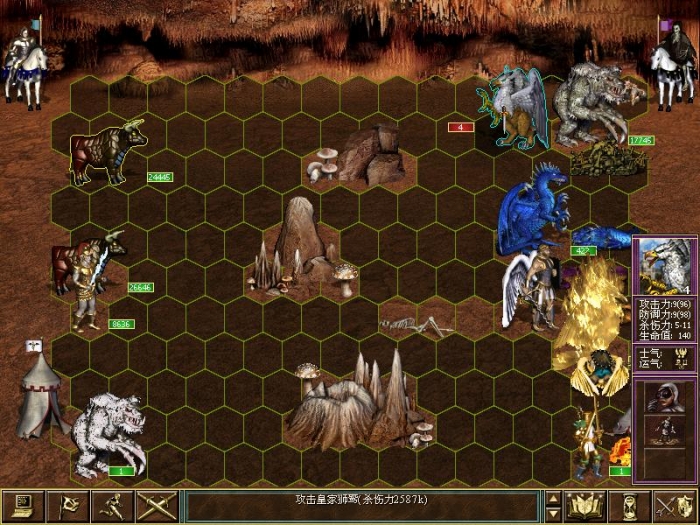Select the blue dragon stack with count 422

(x=535, y=210)
